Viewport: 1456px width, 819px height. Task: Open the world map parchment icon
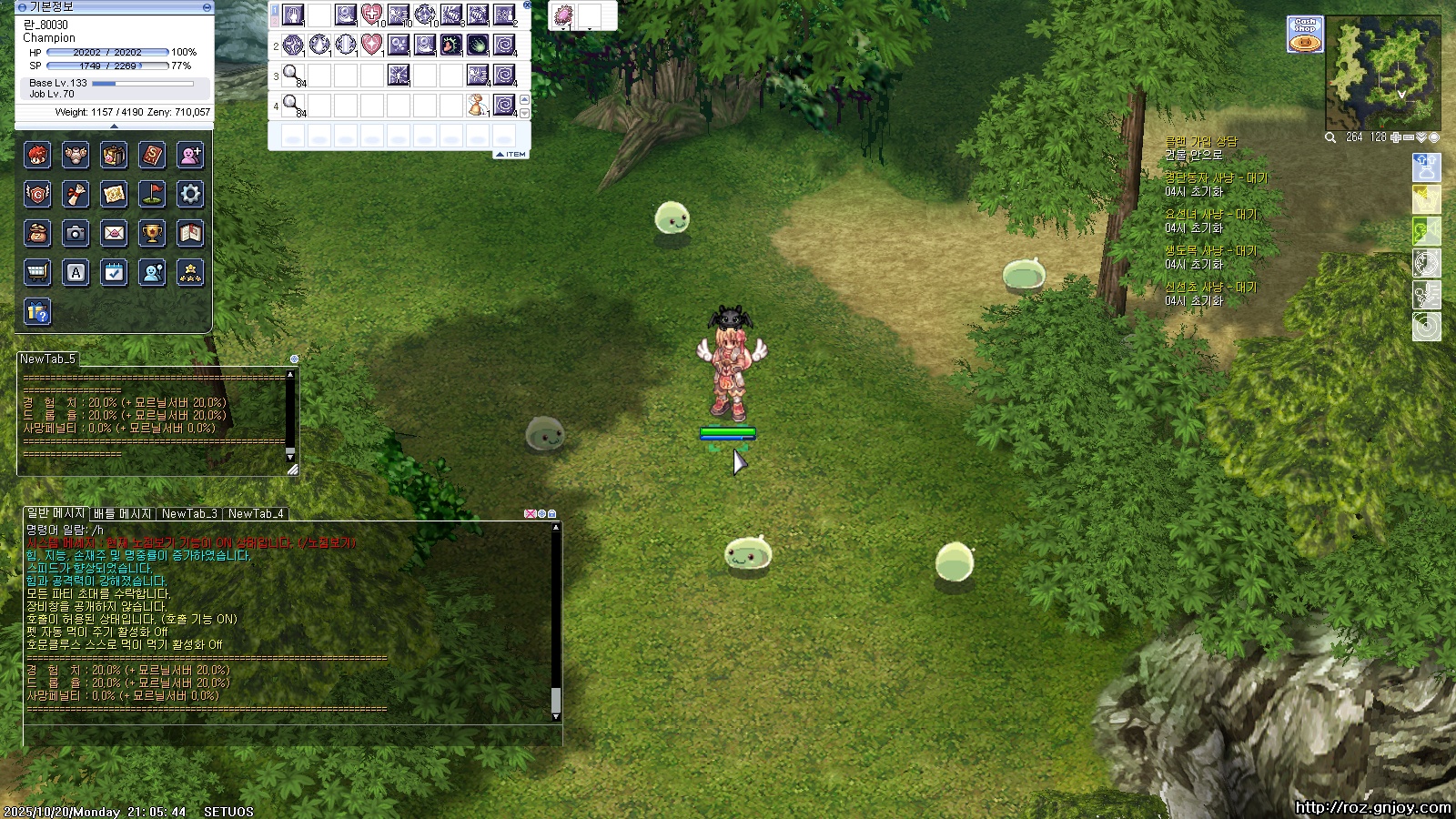[114, 194]
